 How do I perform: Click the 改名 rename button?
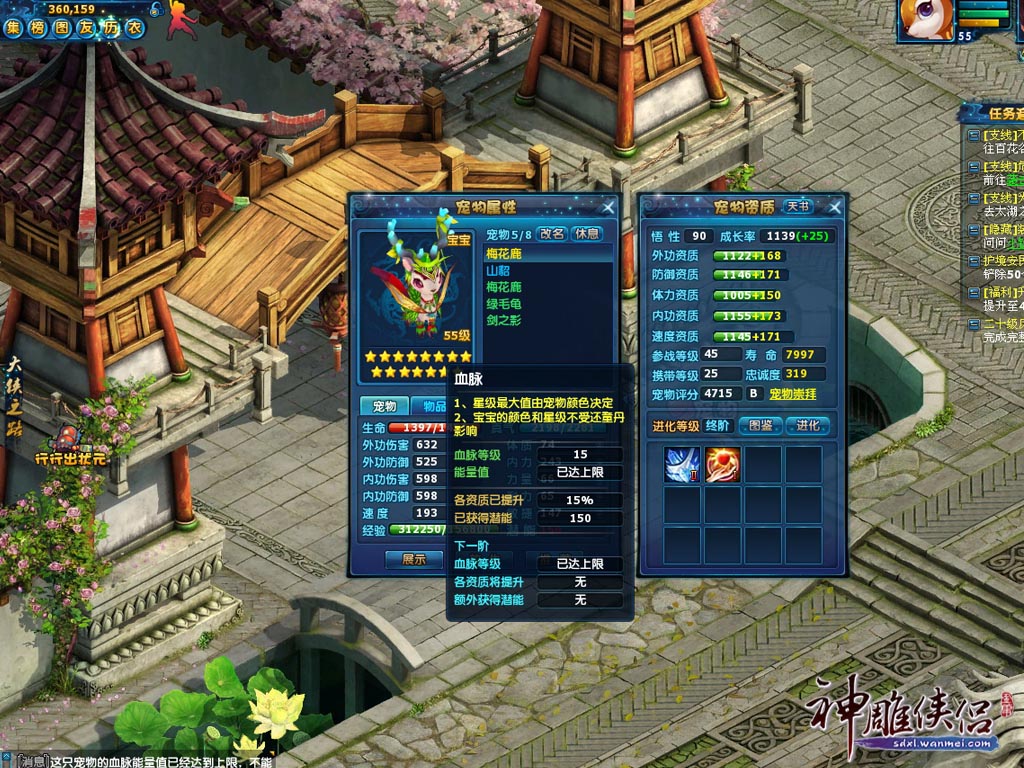tap(552, 234)
